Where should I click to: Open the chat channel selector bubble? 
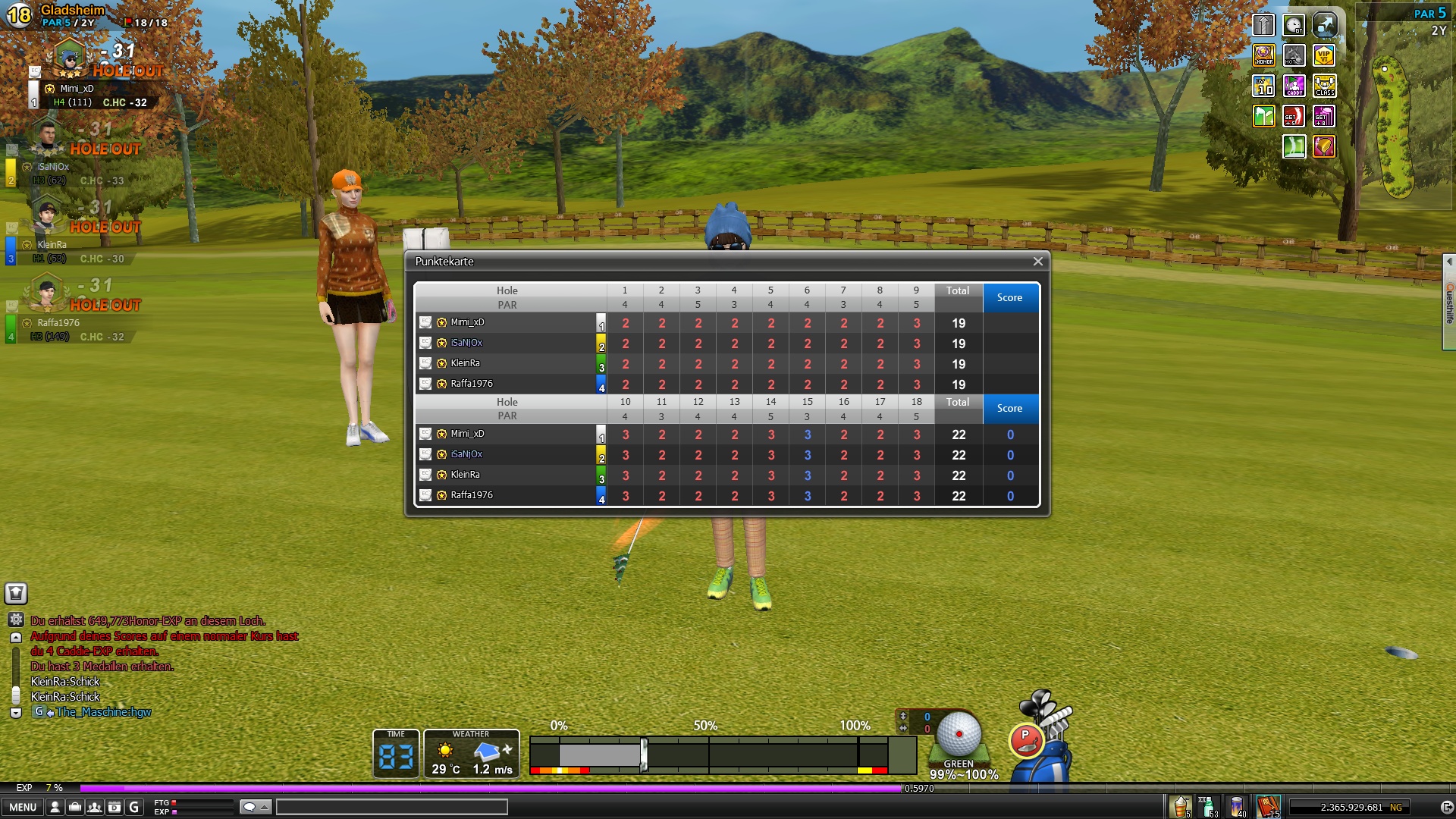point(255,807)
